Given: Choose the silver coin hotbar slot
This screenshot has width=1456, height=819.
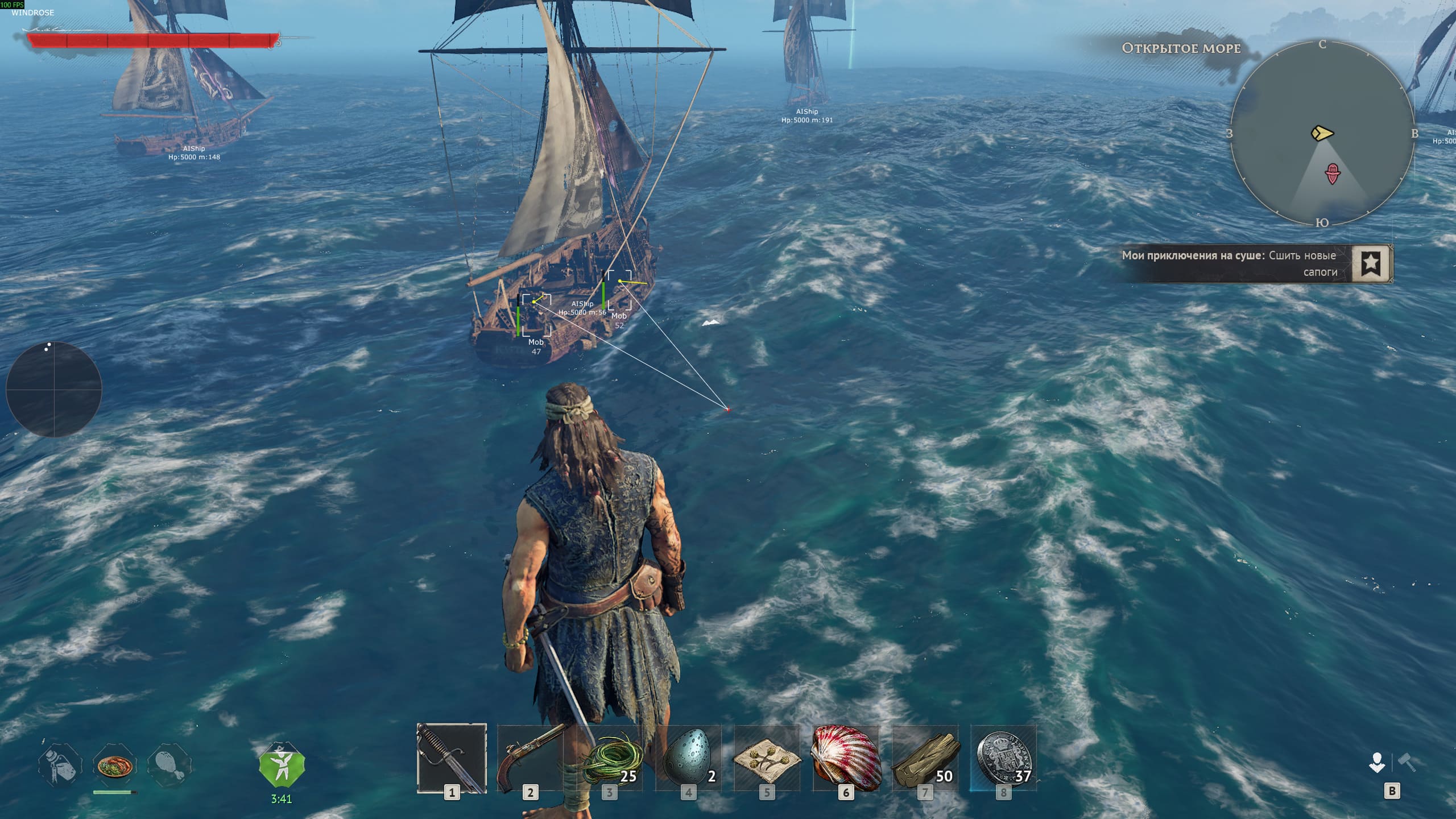Looking at the screenshot, I should pyautogui.click(x=1003, y=758).
